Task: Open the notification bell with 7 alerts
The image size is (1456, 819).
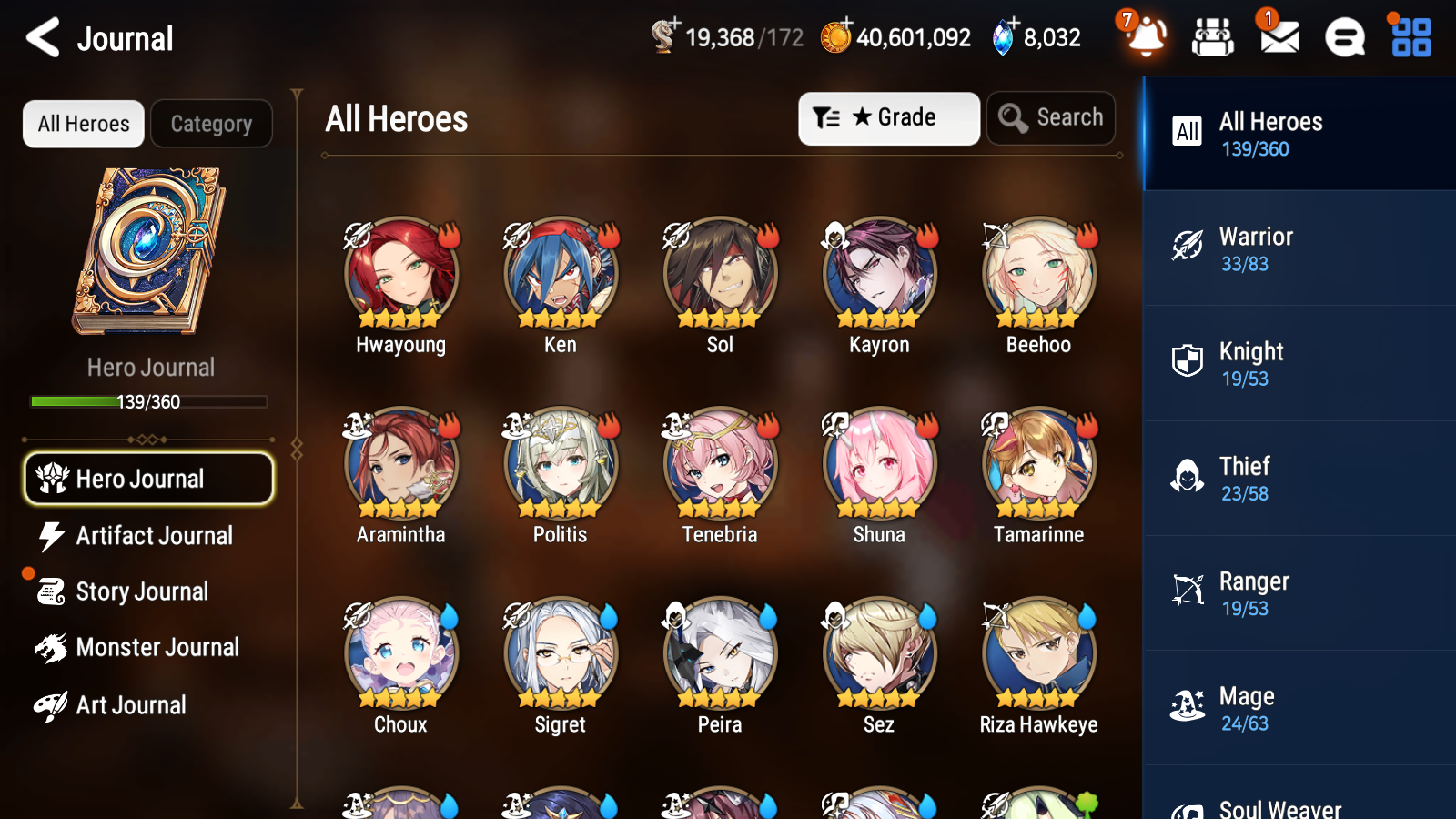Action: pyautogui.click(x=1145, y=38)
